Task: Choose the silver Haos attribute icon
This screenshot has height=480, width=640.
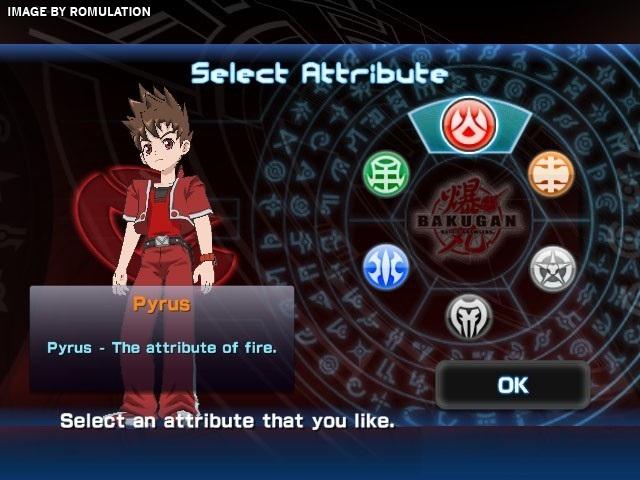Action: (x=552, y=268)
